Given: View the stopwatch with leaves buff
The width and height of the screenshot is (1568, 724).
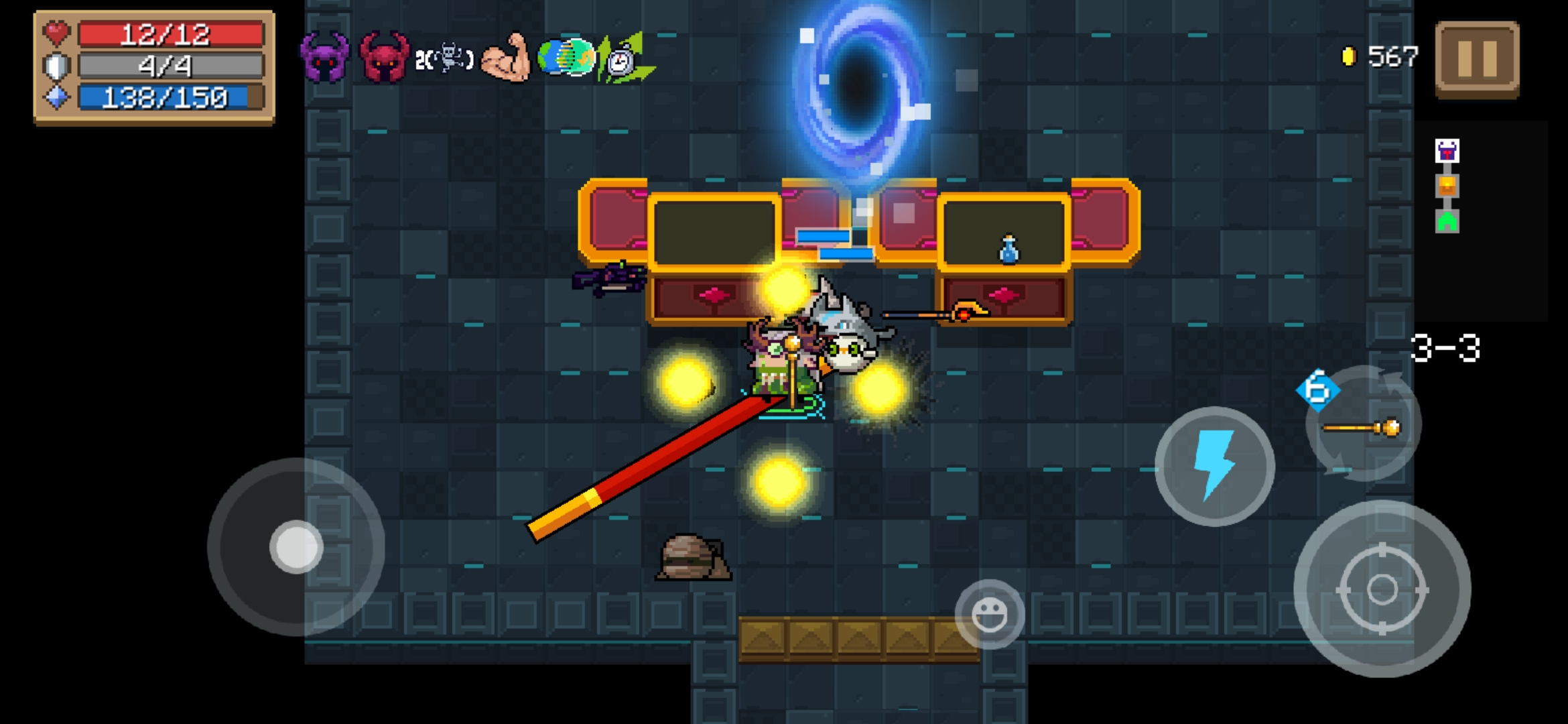Looking at the screenshot, I should 626,59.
